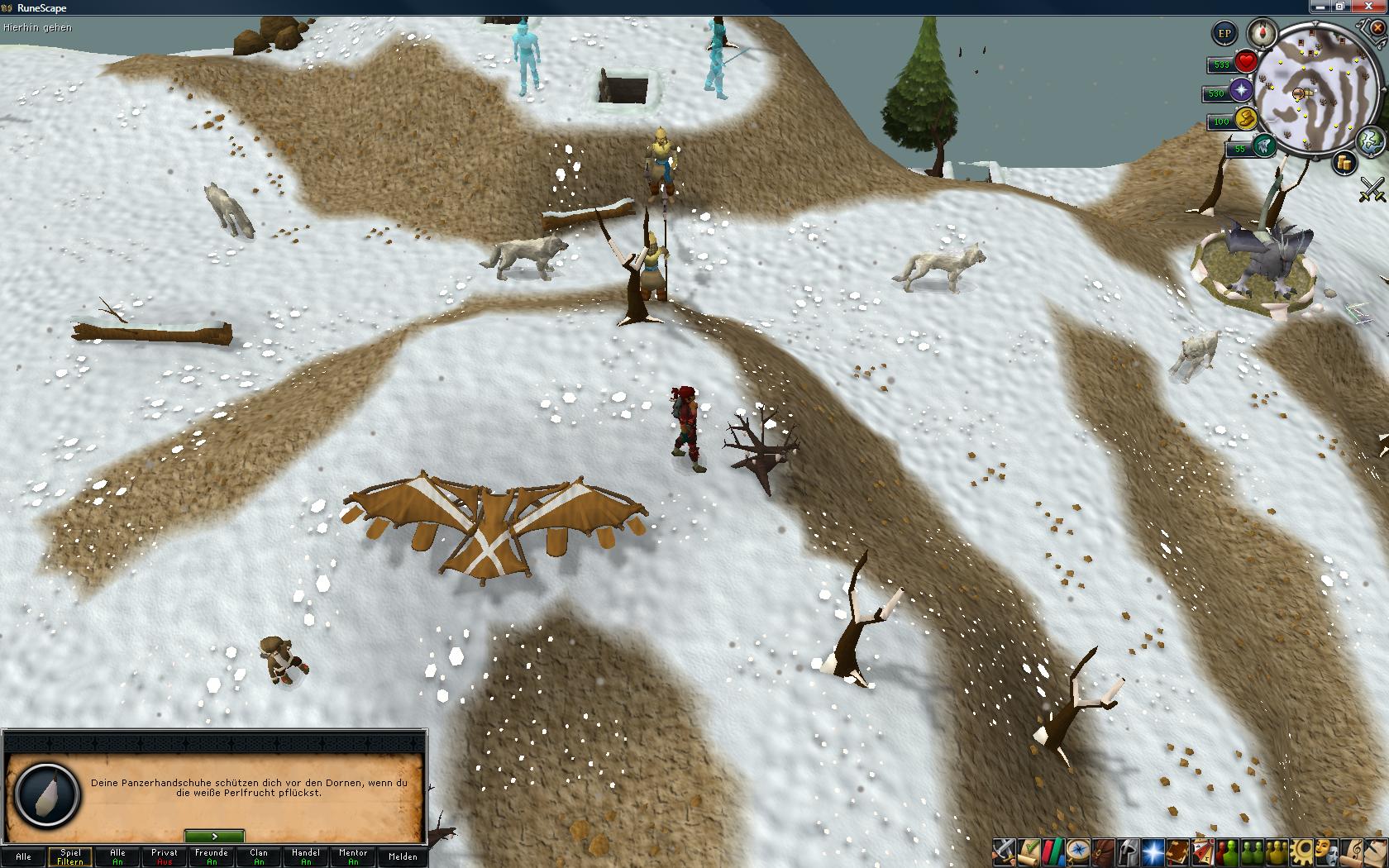
Task: Continue the dialogue with the green arrow button
Action: tap(214, 837)
